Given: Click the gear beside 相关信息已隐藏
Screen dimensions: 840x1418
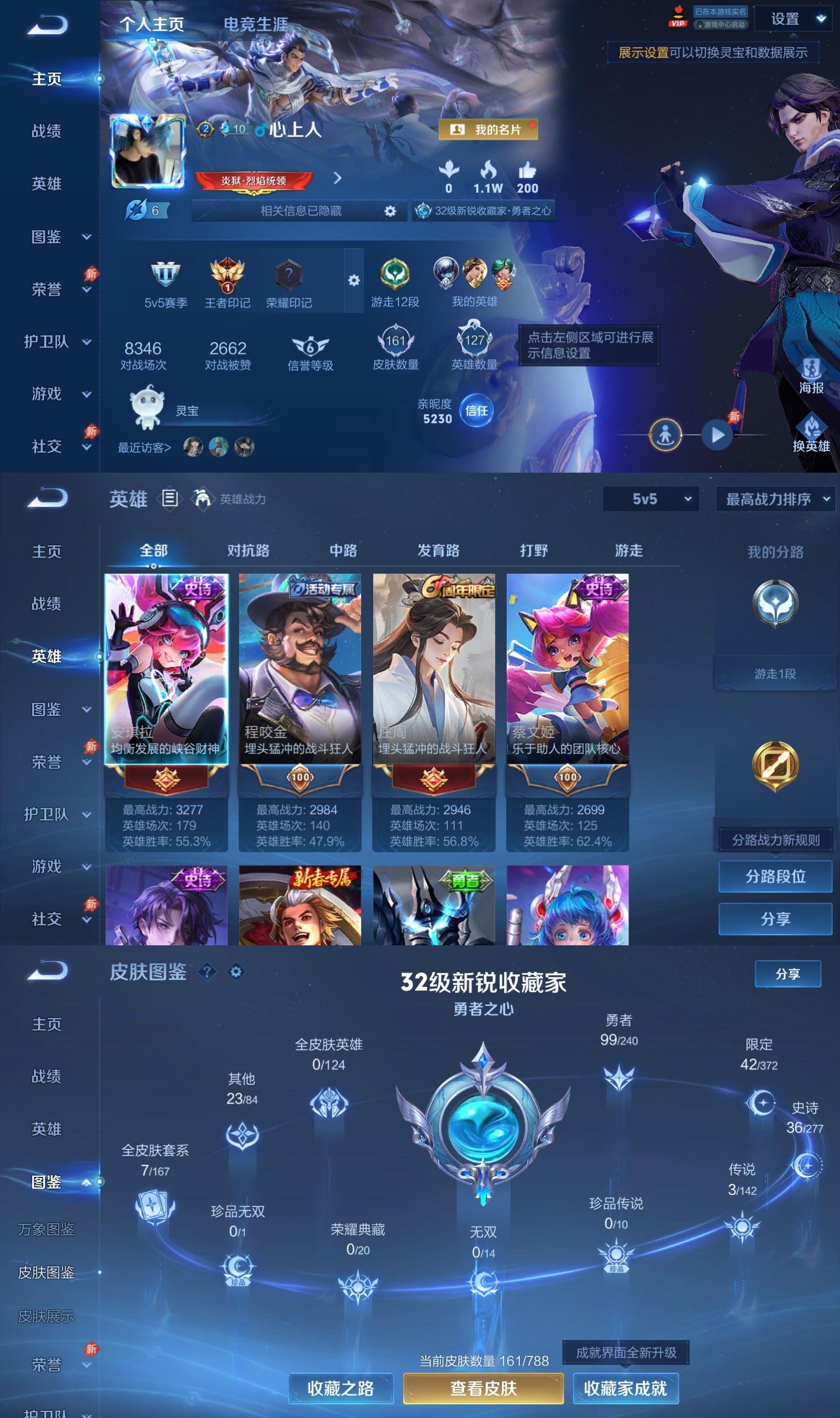Looking at the screenshot, I should pos(390,212).
